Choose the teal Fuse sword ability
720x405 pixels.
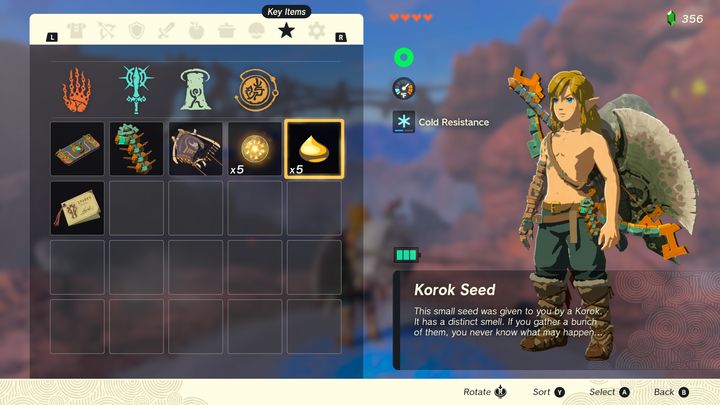137,89
